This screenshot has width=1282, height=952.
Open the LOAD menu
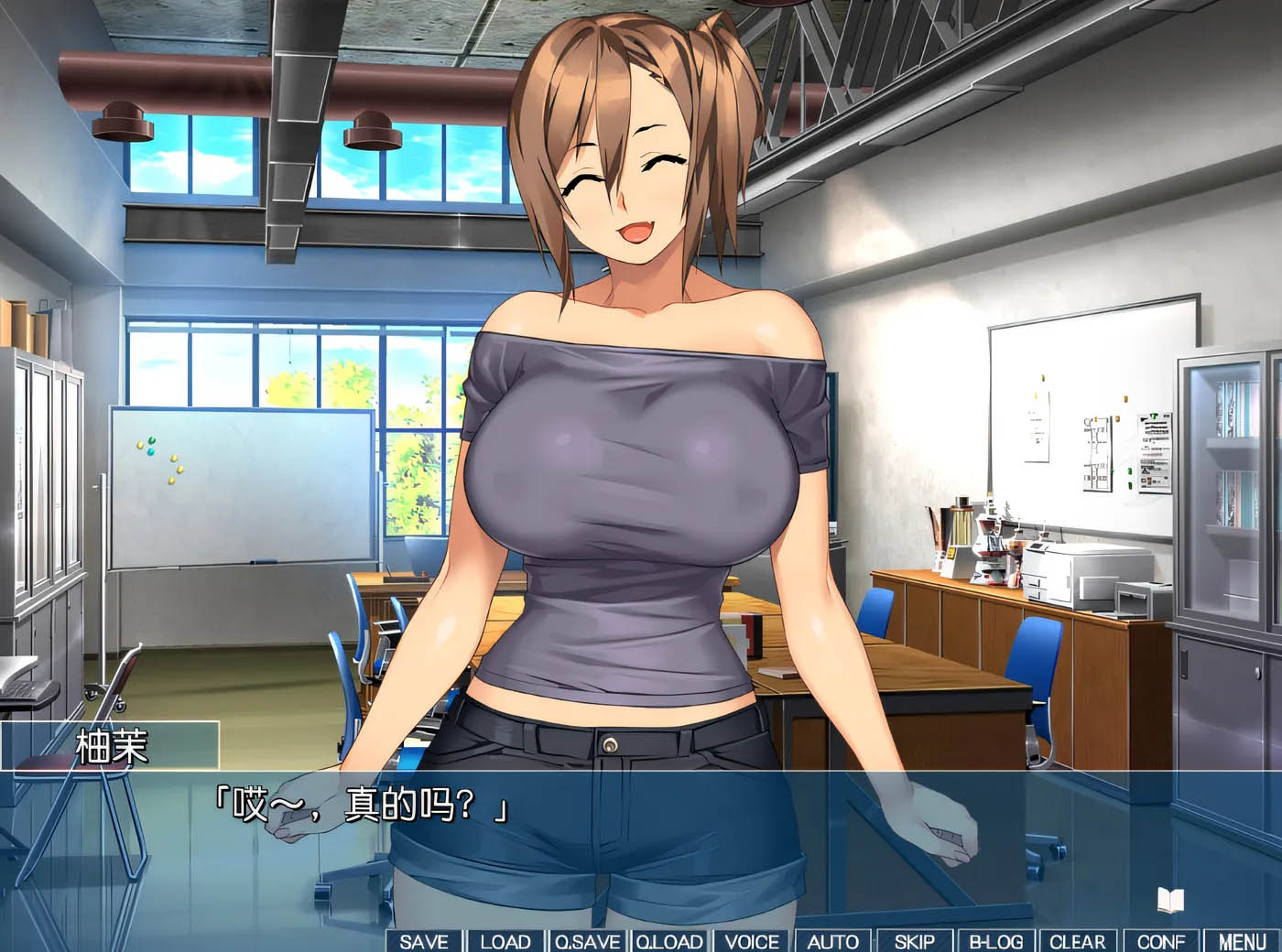(x=505, y=941)
